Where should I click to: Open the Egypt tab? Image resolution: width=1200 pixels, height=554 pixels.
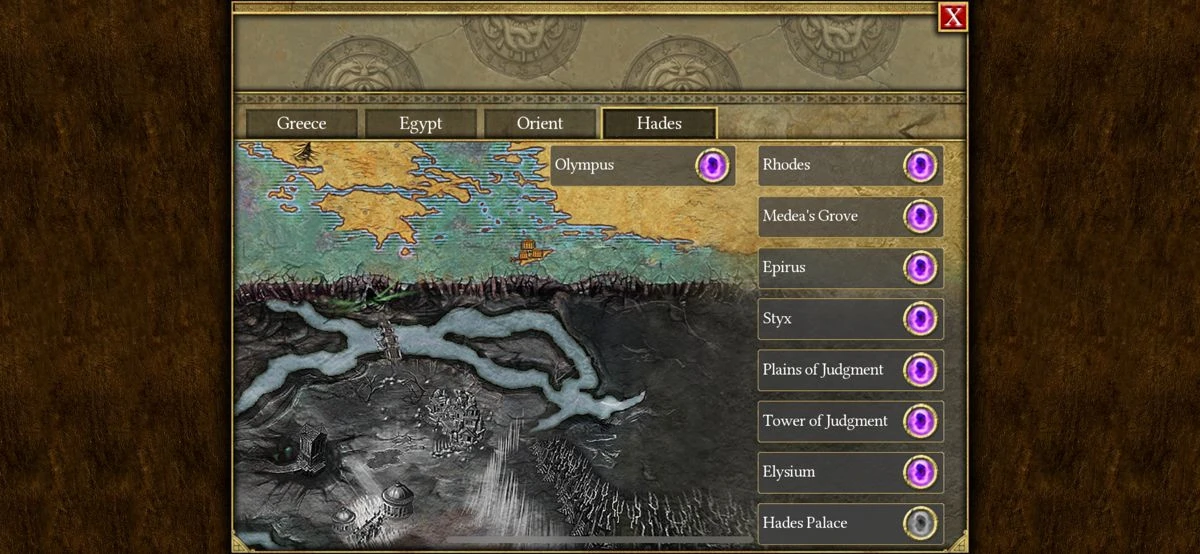[x=420, y=124]
